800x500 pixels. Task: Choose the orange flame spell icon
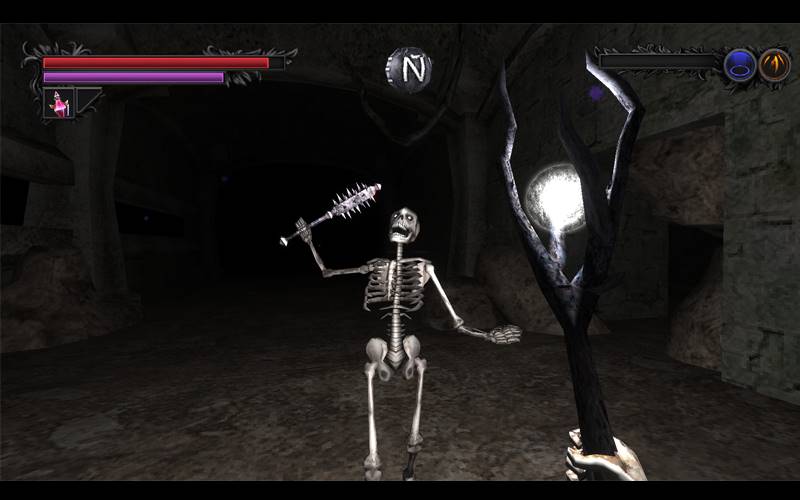click(x=773, y=66)
